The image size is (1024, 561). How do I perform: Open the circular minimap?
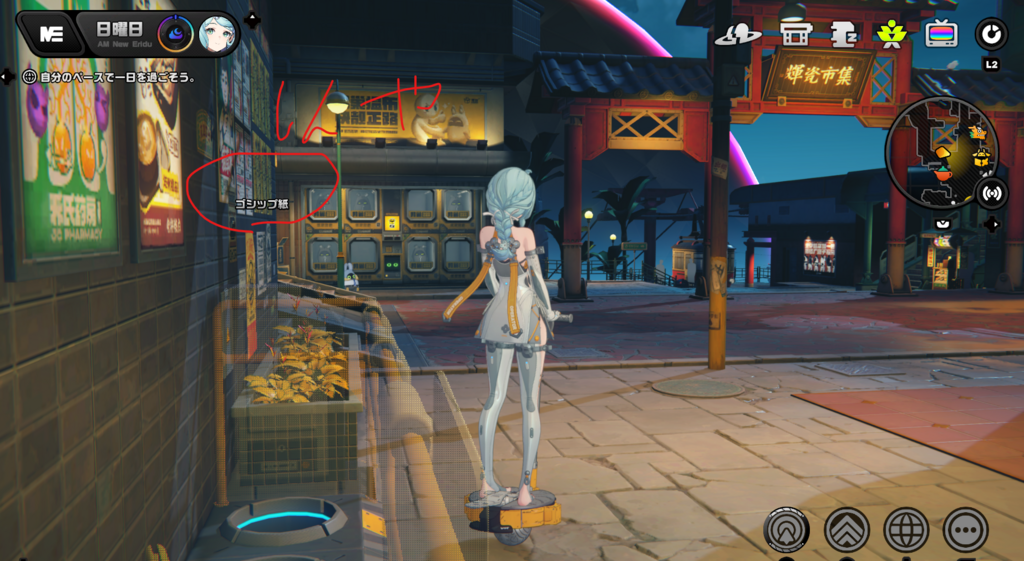click(941, 152)
